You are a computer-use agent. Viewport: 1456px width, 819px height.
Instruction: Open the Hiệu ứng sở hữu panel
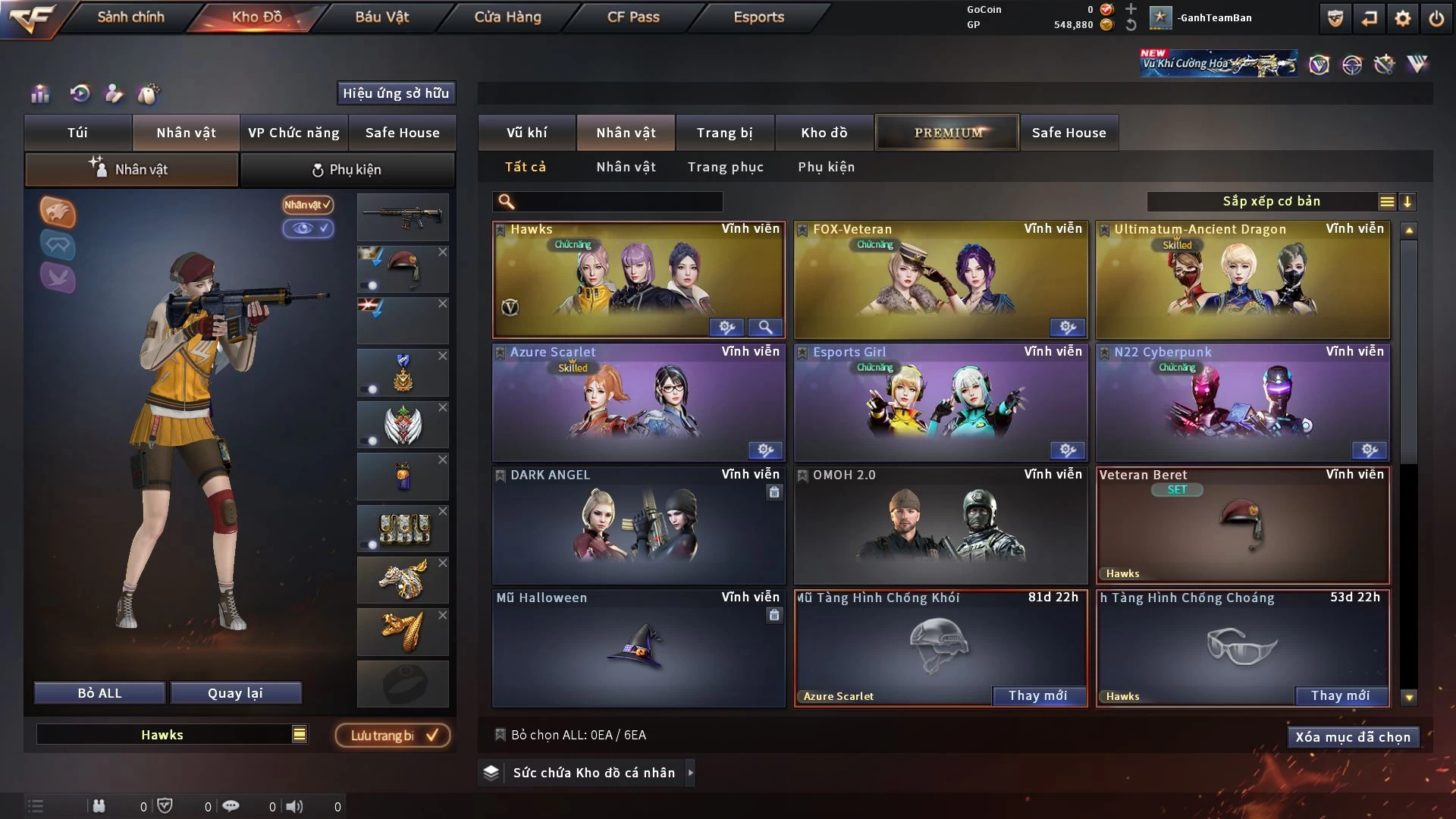pos(396,93)
